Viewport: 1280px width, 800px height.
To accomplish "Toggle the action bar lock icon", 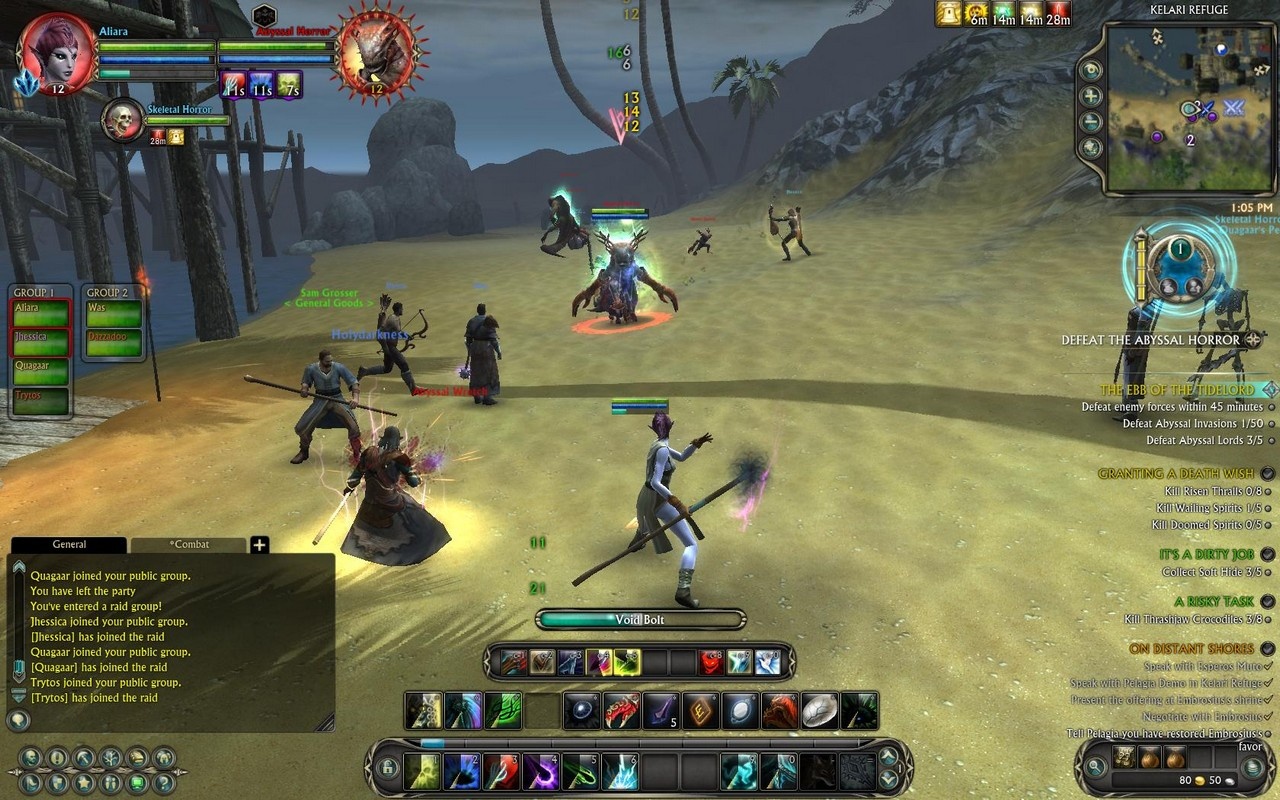I will click(387, 769).
